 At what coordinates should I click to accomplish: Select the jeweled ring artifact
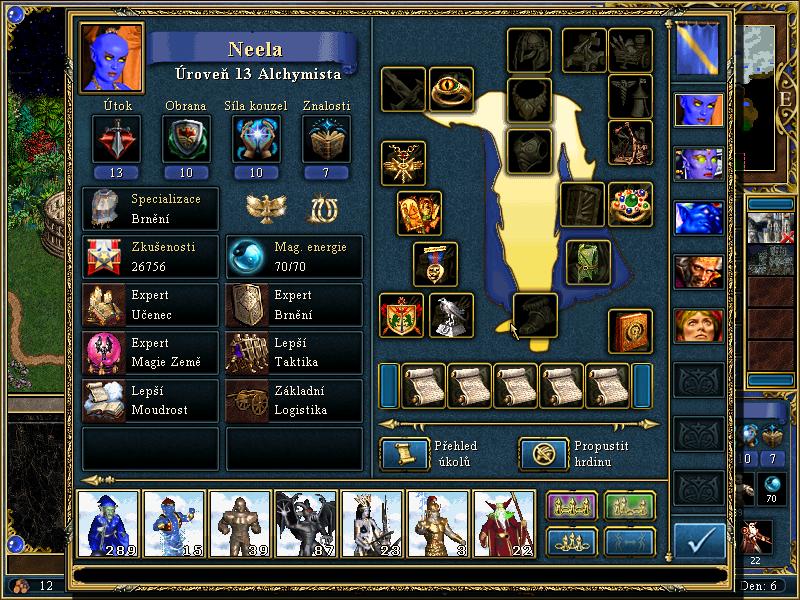click(631, 204)
